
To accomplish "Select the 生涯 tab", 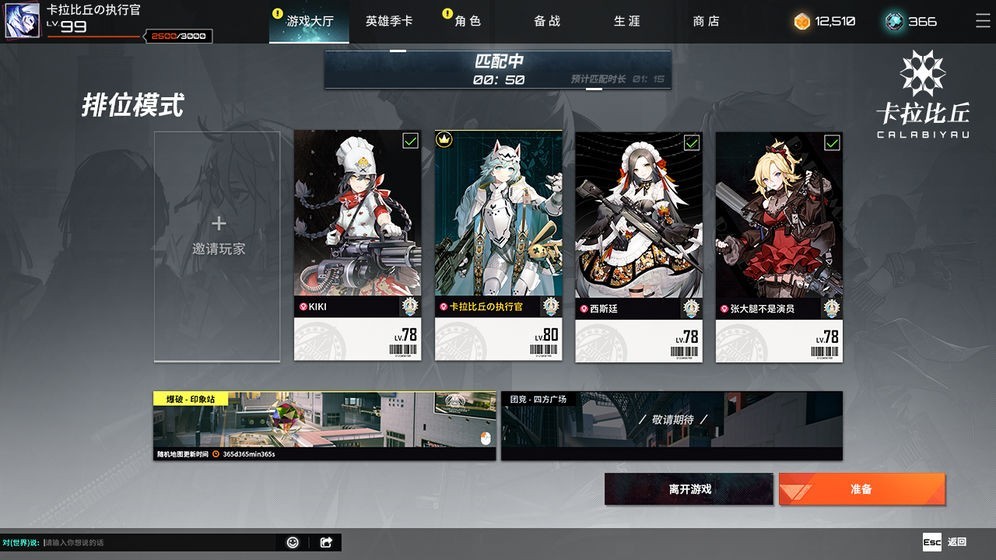I will [627, 21].
